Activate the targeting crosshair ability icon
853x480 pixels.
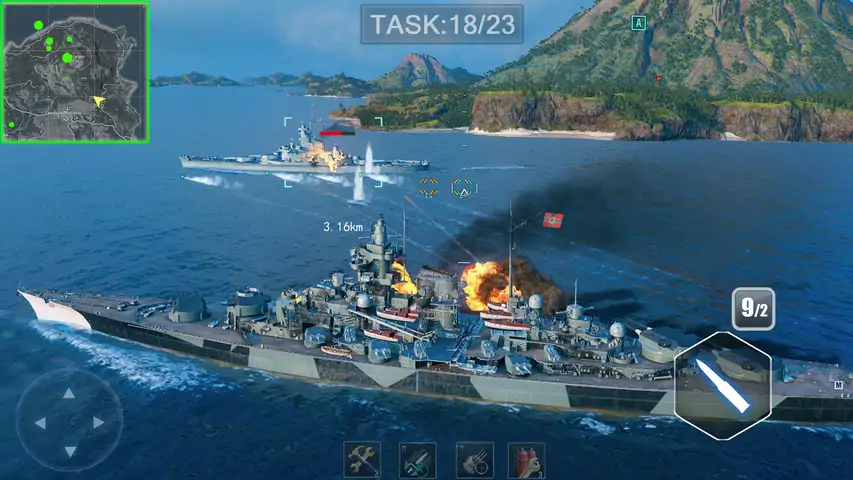[474, 460]
